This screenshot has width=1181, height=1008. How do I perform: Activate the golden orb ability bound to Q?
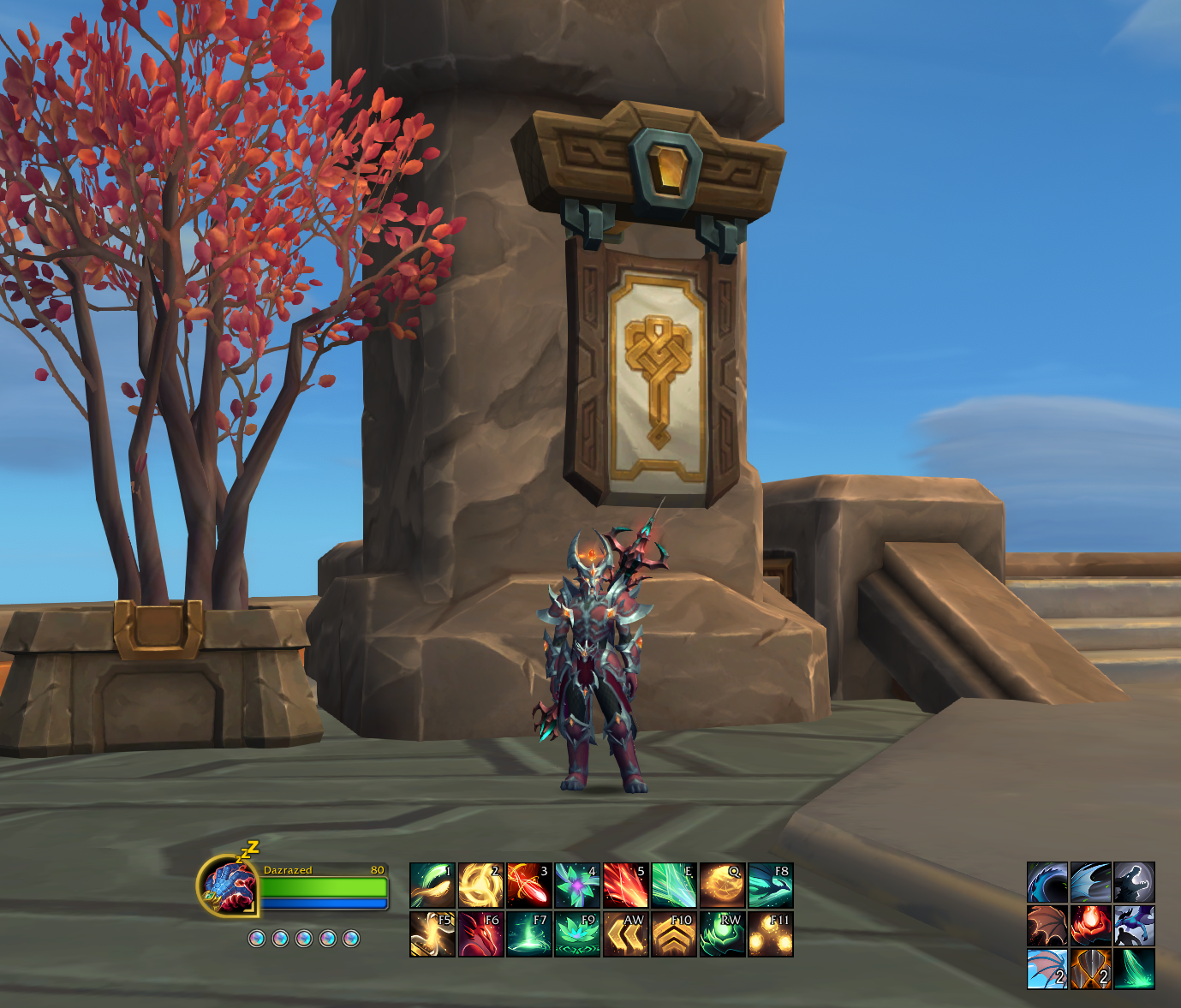click(722, 885)
